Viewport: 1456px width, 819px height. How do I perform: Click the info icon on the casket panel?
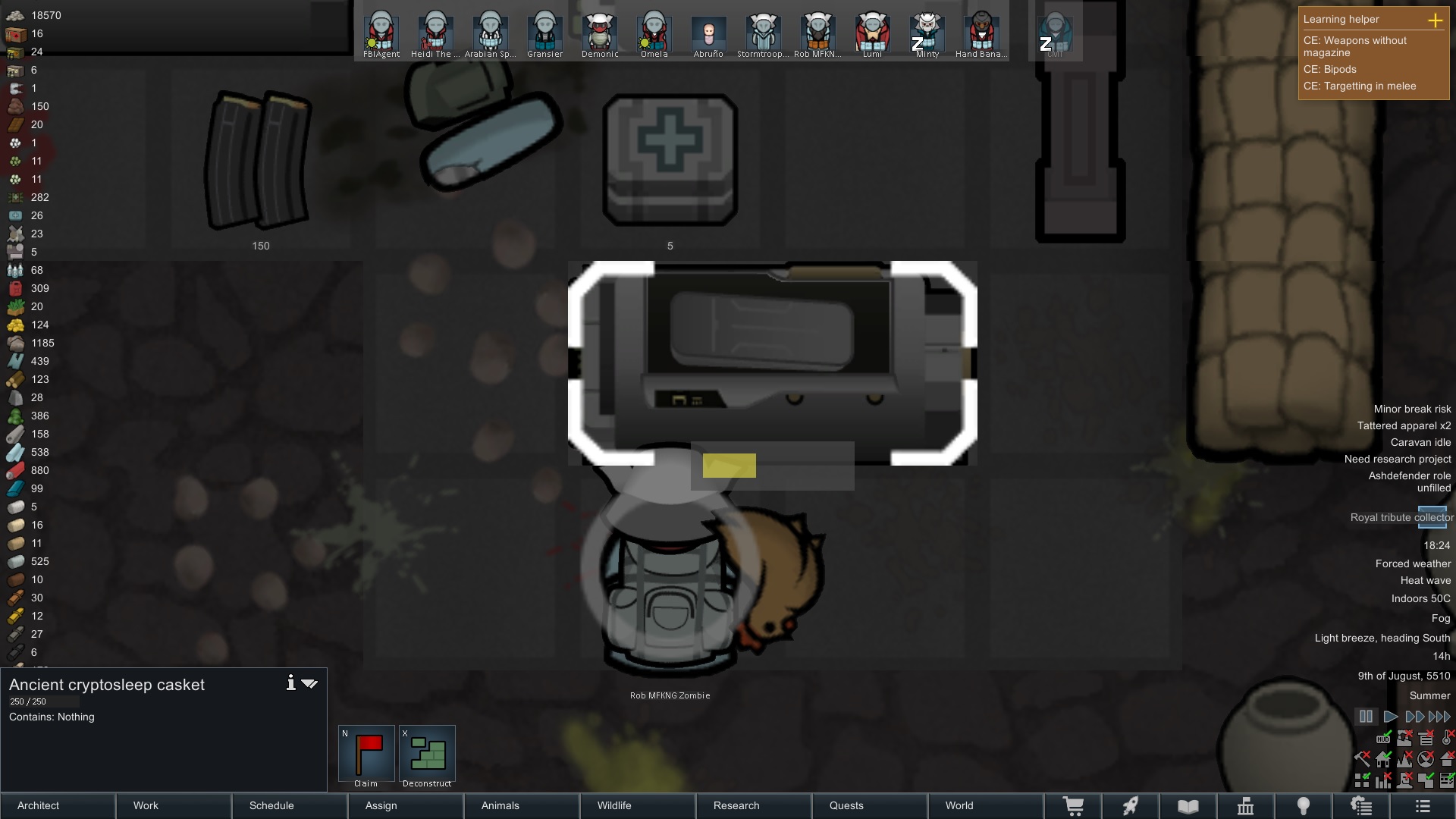290,682
